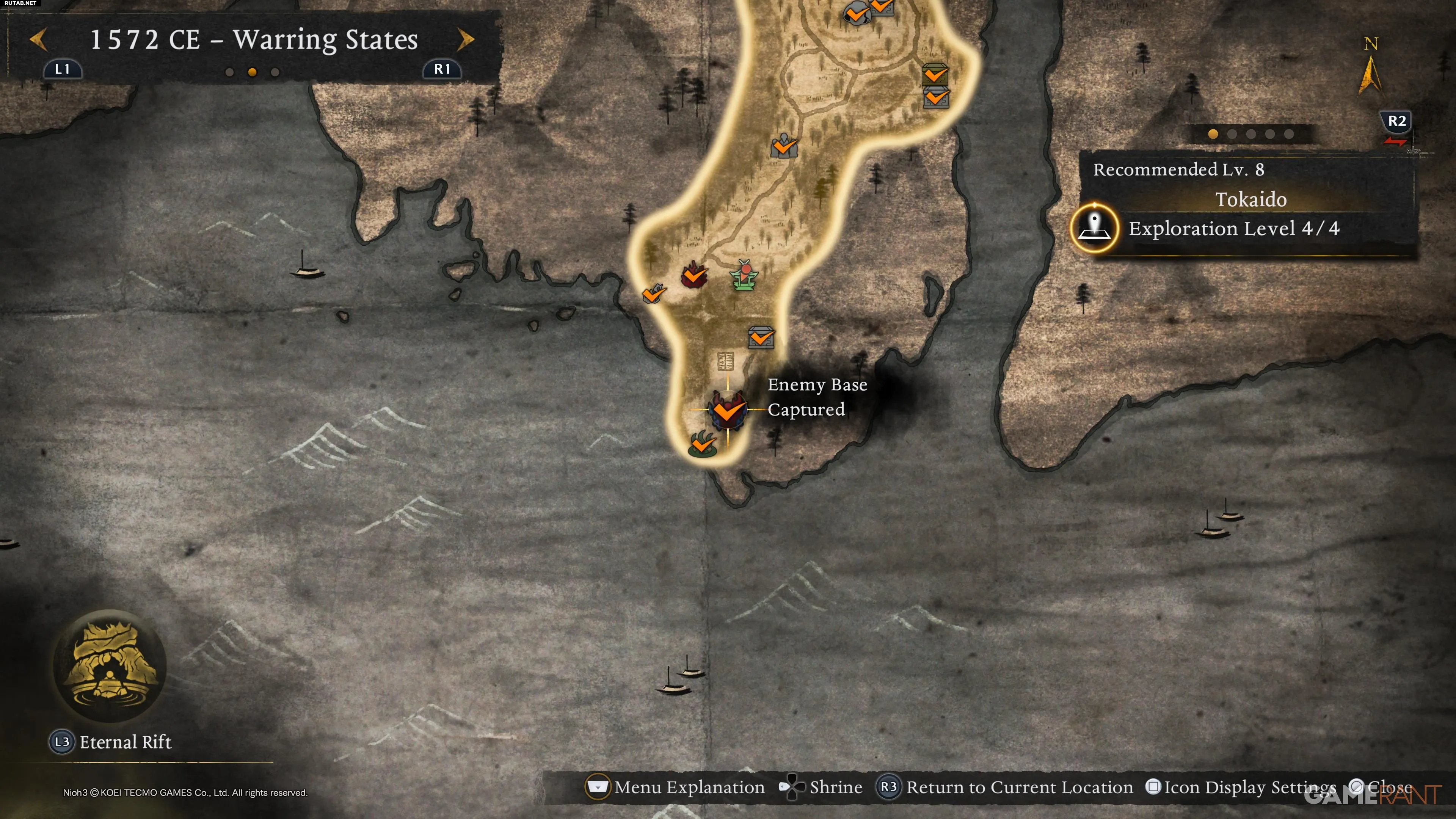This screenshot has width=1456, height=819.
Task: Open the Eternal Rift emblem
Action: (x=110, y=666)
